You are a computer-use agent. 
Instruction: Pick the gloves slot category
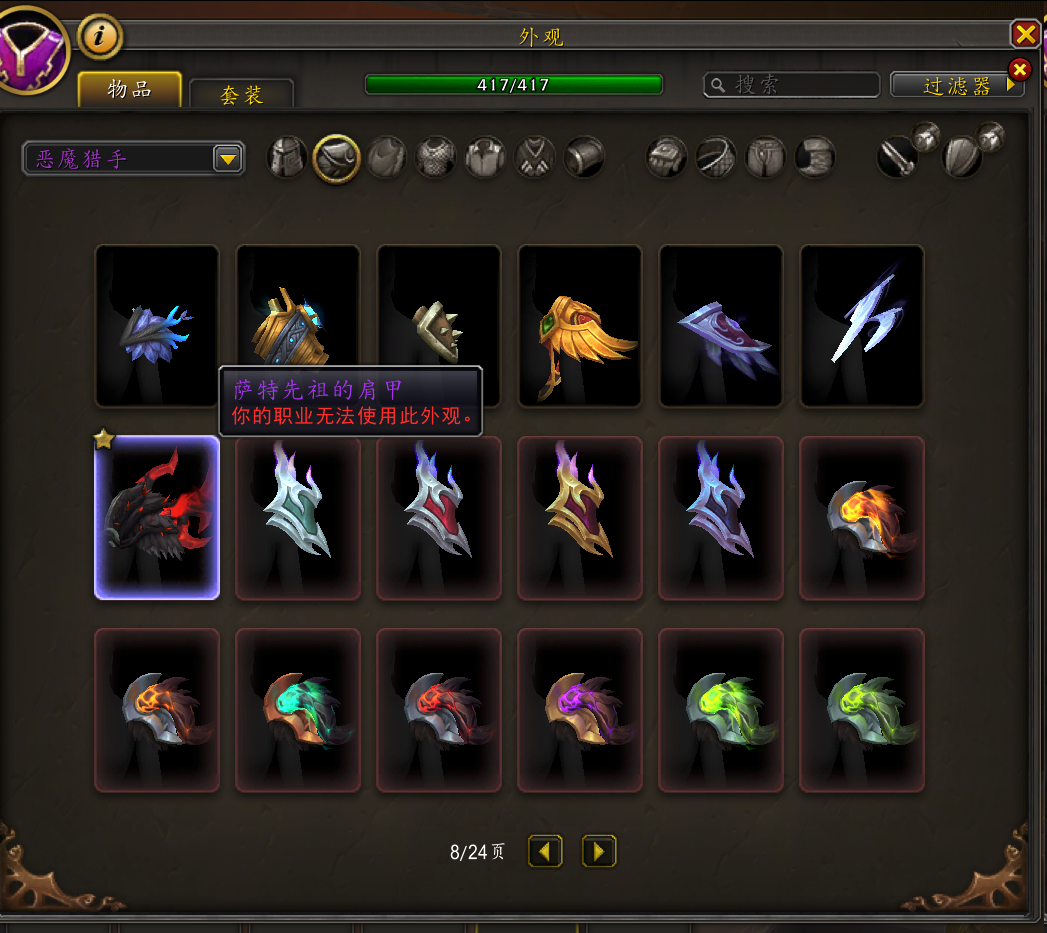click(x=666, y=158)
